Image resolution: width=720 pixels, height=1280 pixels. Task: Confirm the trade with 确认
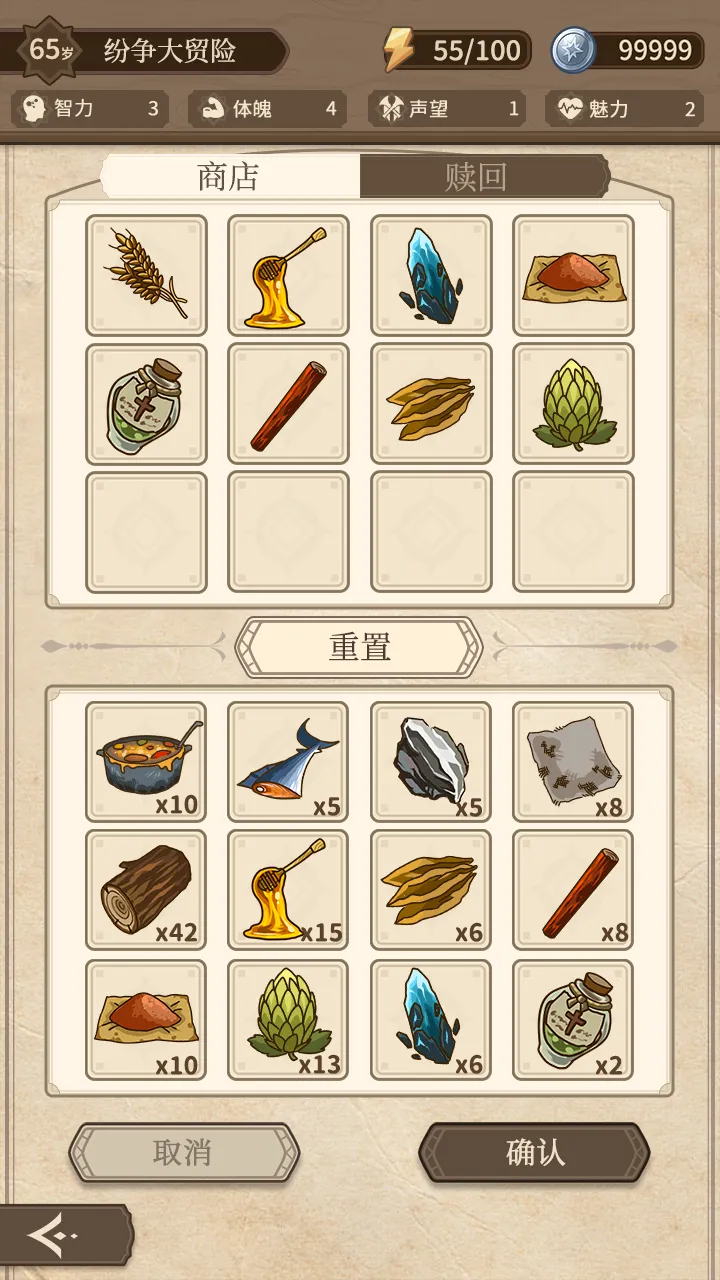[535, 1152]
